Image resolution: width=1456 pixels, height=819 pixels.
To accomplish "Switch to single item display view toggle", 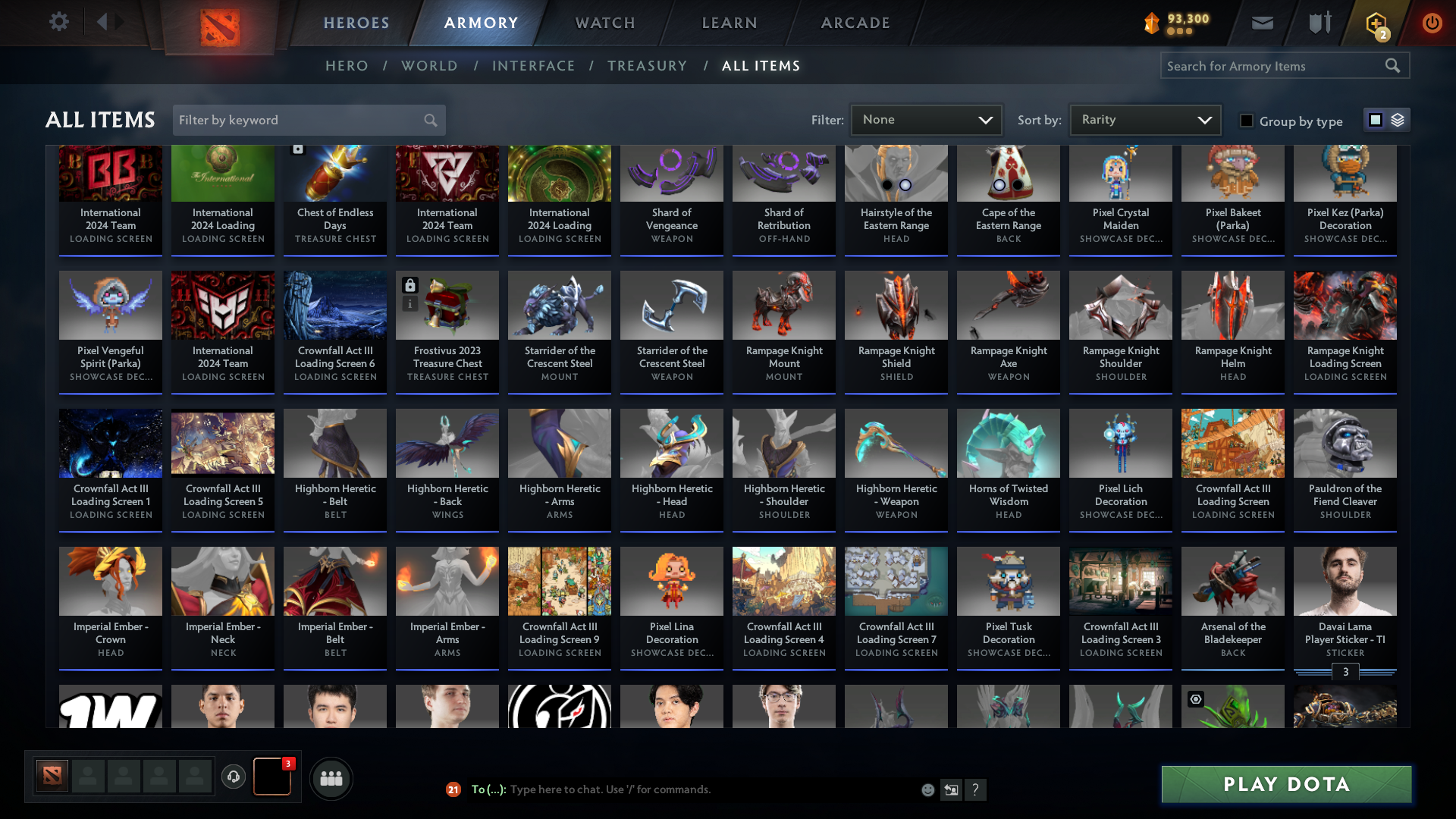I will (x=1375, y=119).
